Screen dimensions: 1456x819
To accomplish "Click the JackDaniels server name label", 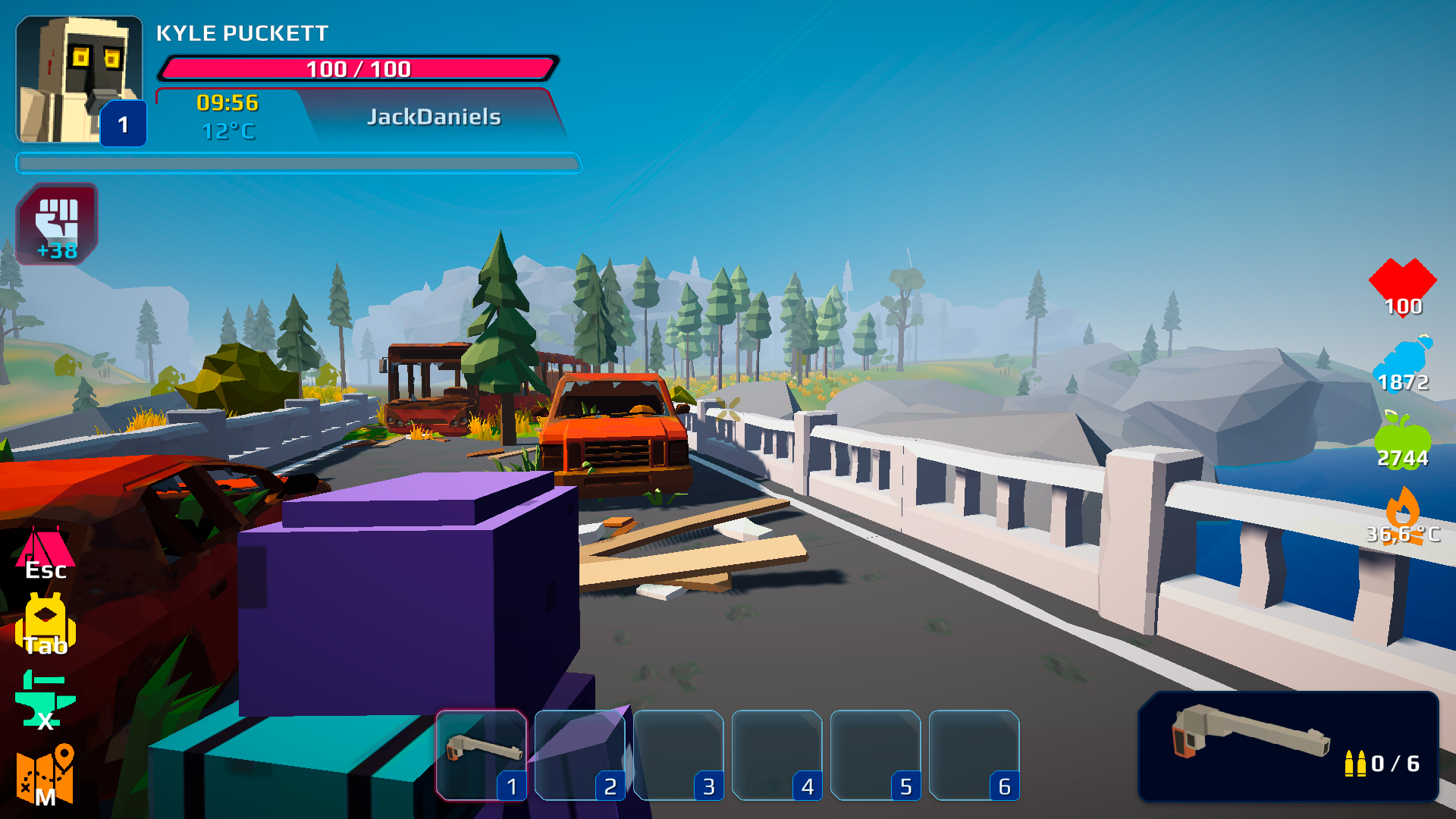I will pyautogui.click(x=434, y=116).
